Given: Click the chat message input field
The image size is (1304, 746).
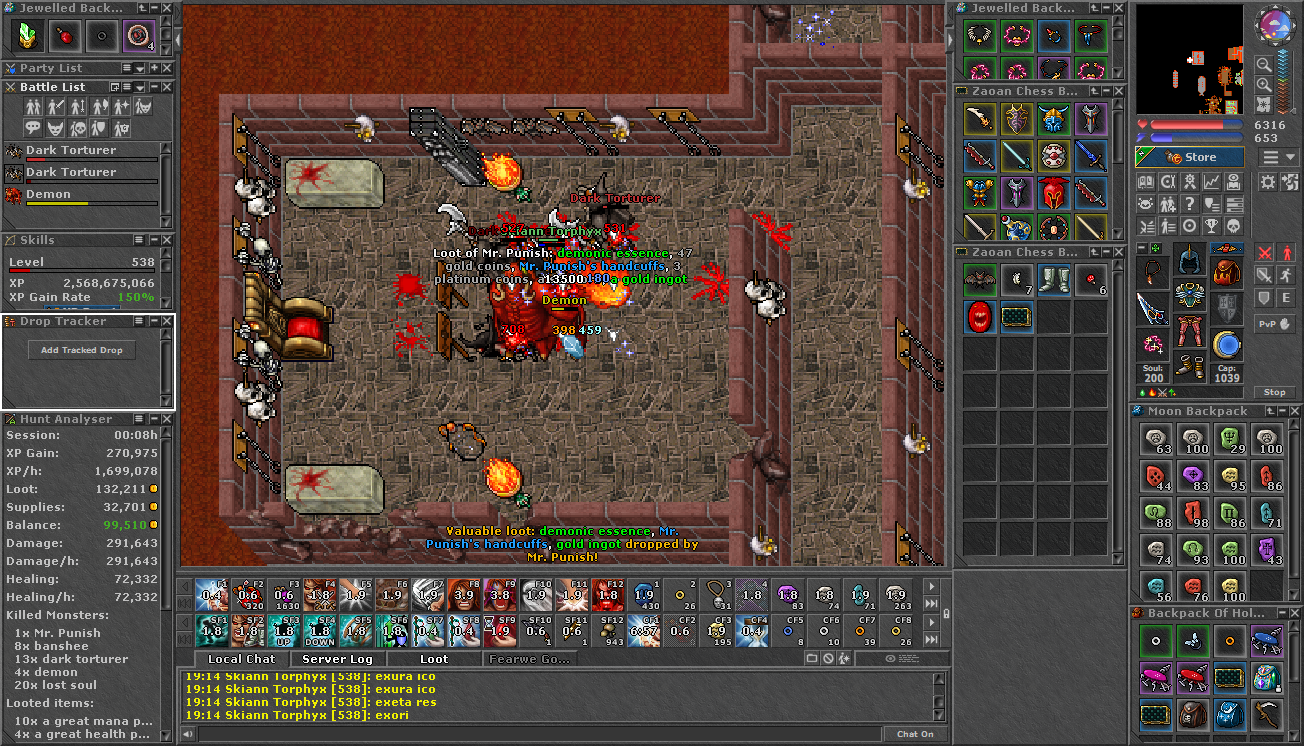Looking at the screenshot, I should [x=540, y=734].
